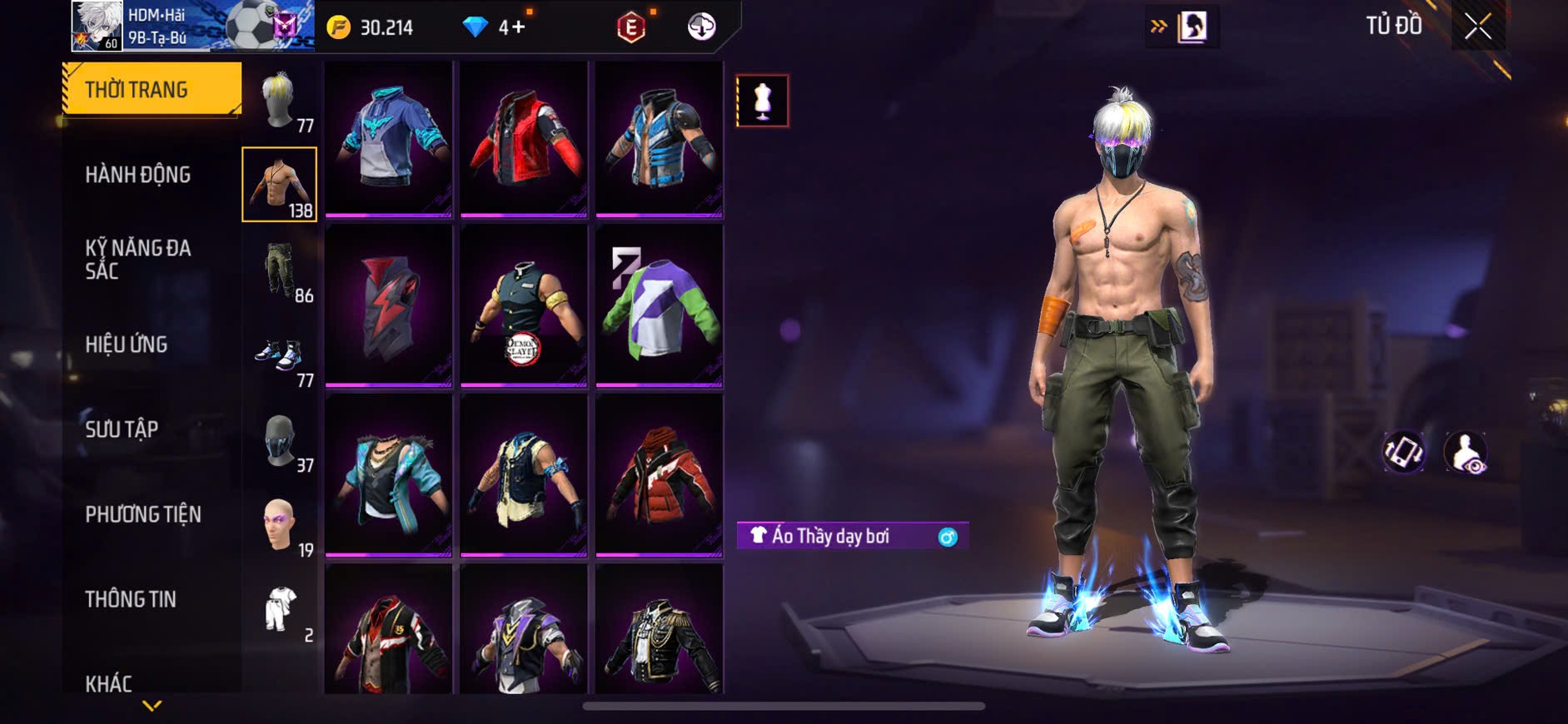1568x724 pixels.
Task: Switch to the Hành Động tab
Action: 138,175
